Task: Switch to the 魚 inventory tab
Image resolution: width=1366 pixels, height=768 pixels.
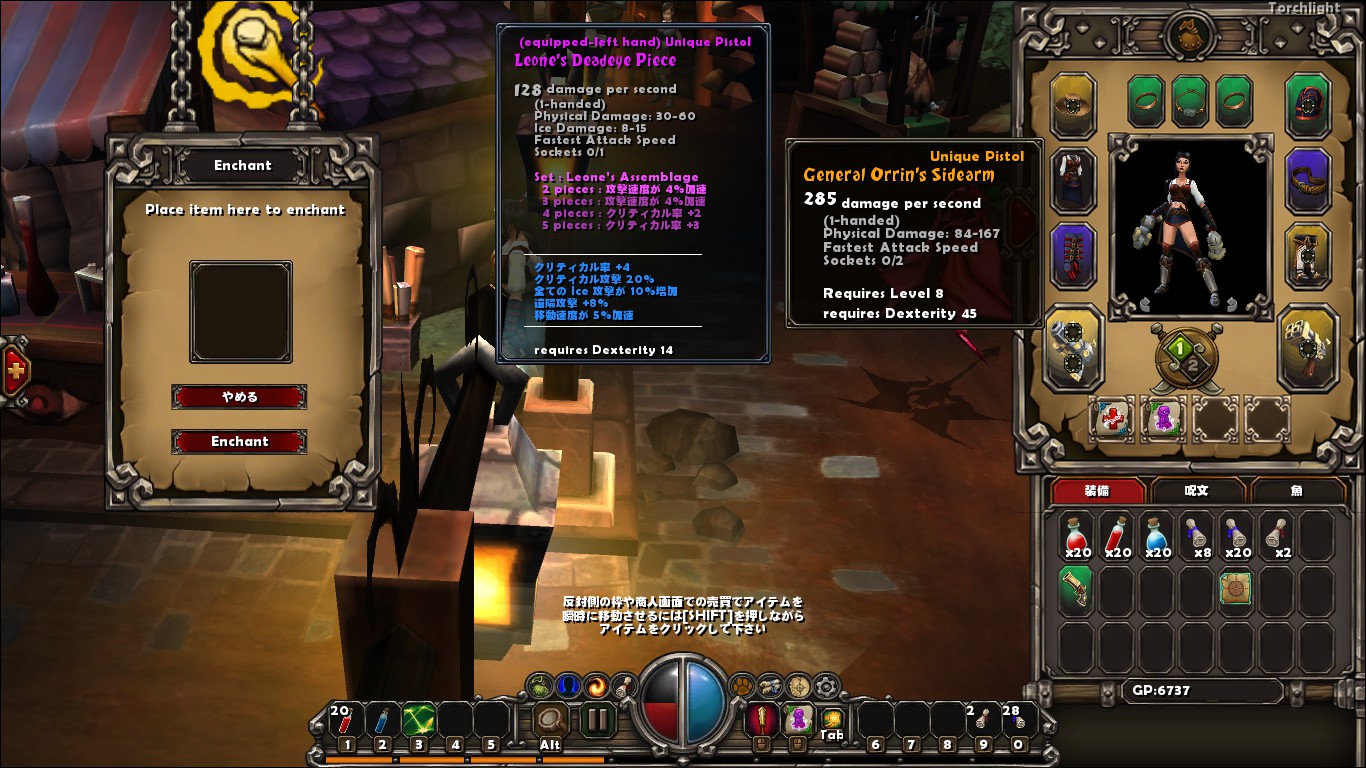Action: click(x=1298, y=491)
